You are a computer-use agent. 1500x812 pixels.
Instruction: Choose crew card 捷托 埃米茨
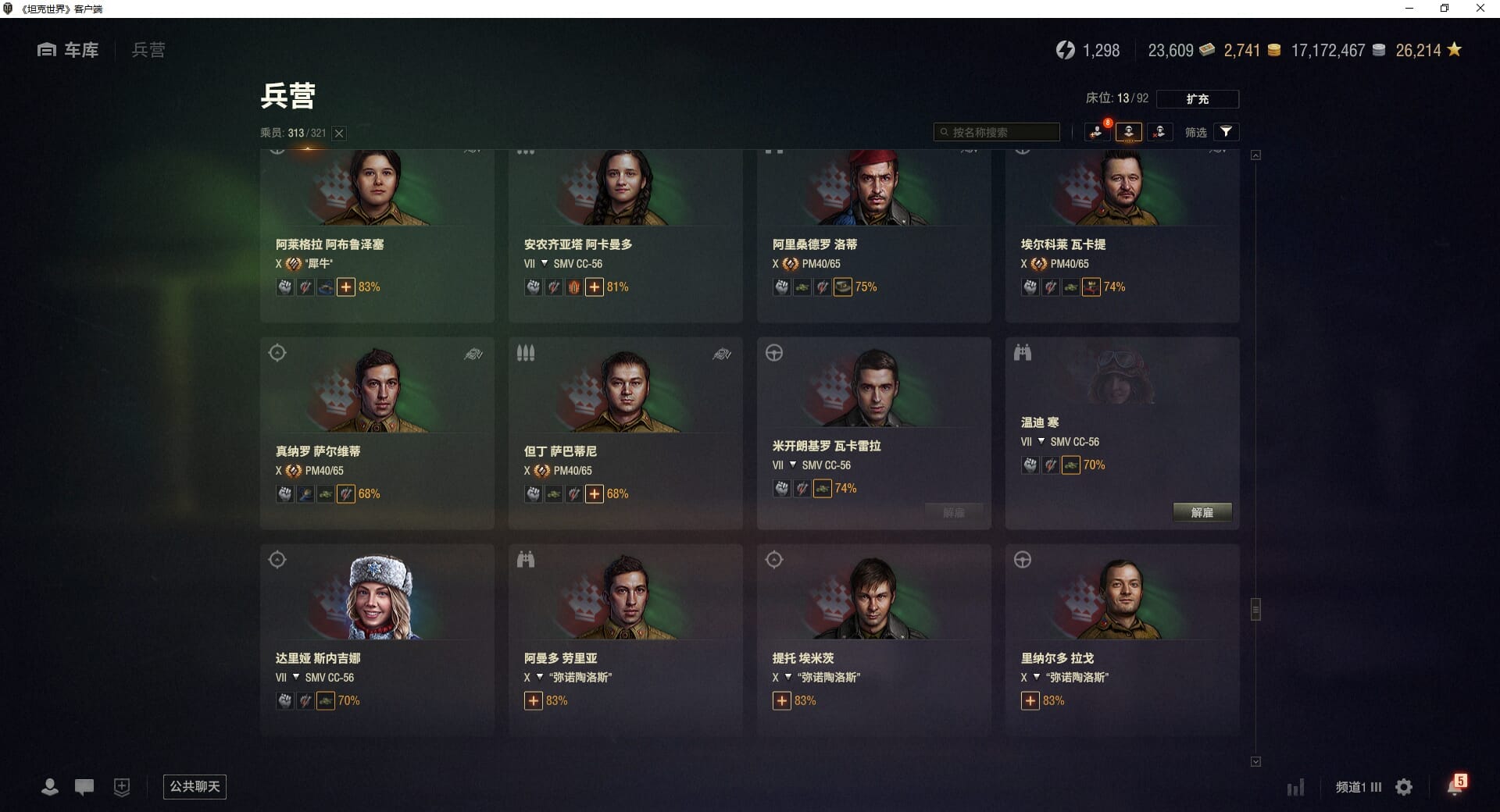pos(873,640)
